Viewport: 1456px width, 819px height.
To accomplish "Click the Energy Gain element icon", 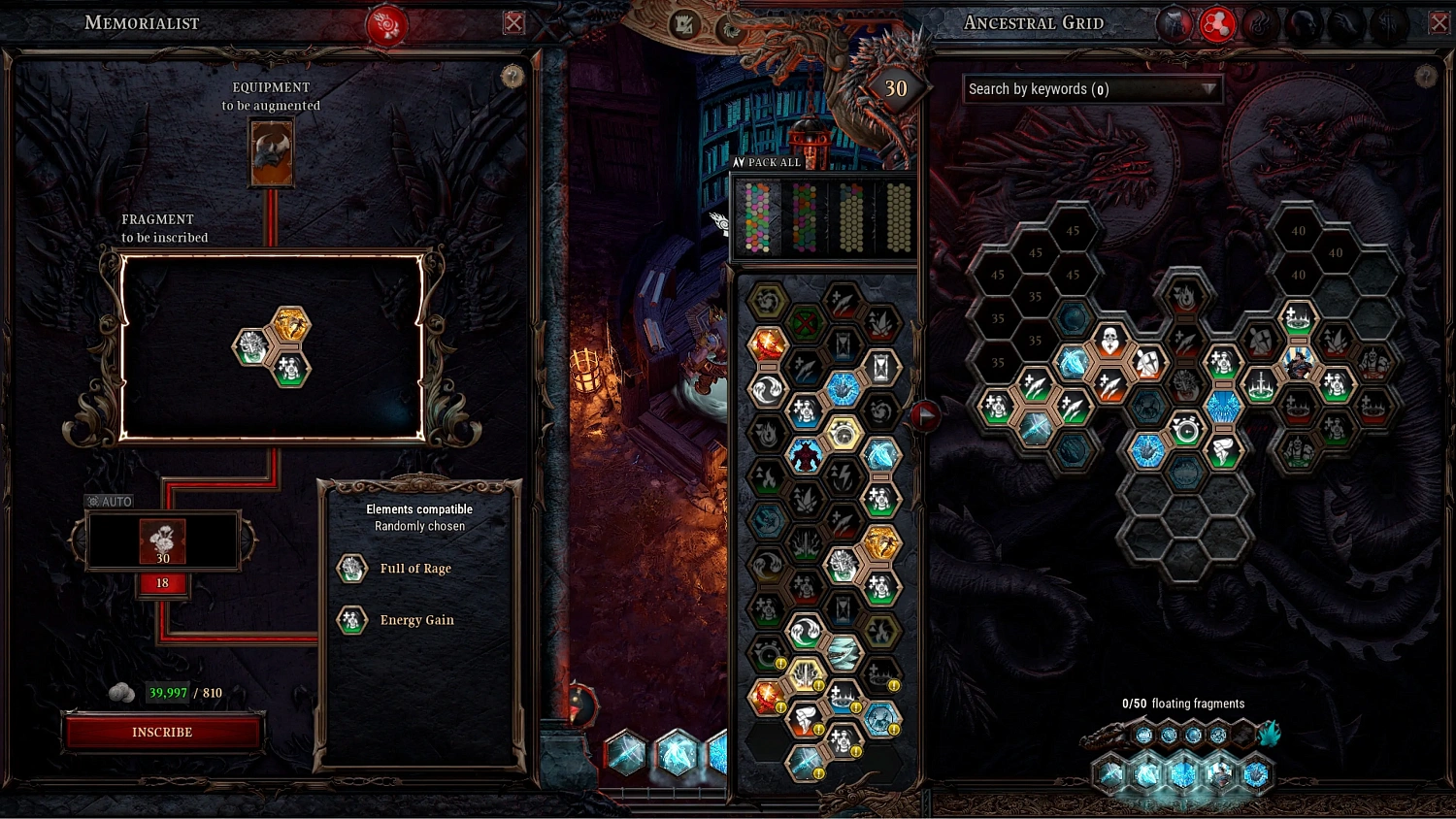I will click(351, 620).
